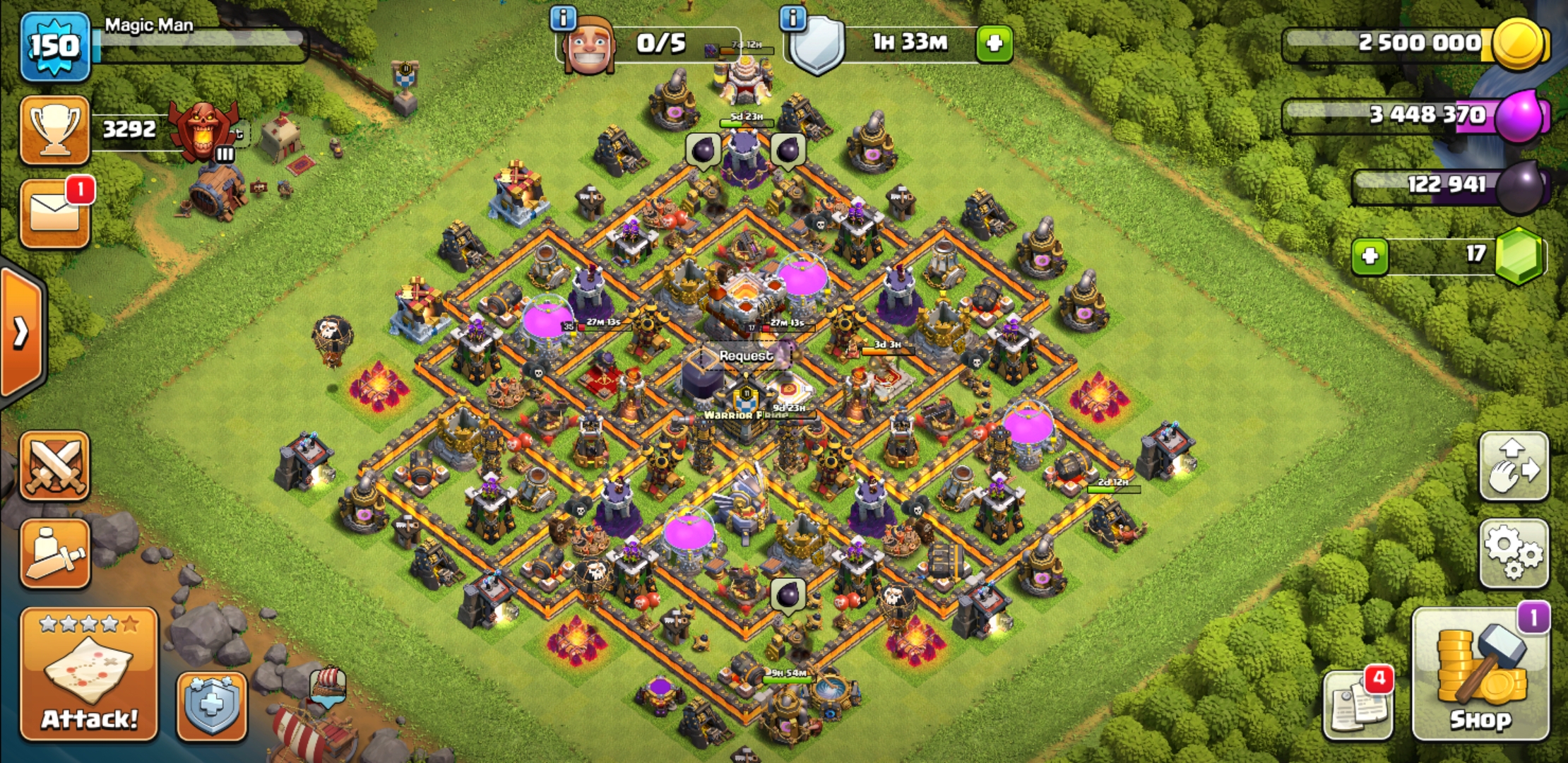The width and height of the screenshot is (1568, 763).
Task: Open the Legend League skull badge
Action: [203, 131]
